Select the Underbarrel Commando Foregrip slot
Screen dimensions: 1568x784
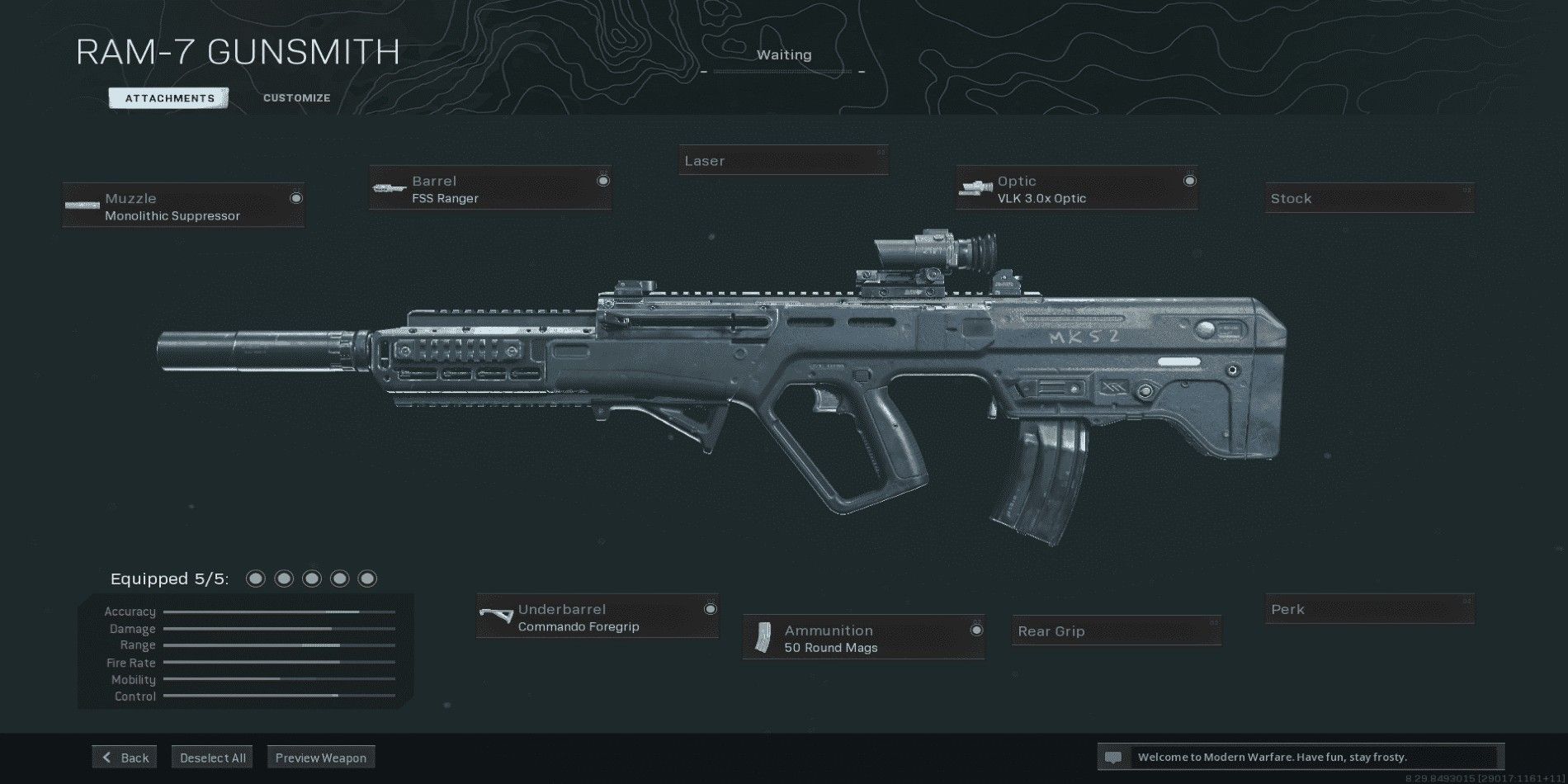597,617
